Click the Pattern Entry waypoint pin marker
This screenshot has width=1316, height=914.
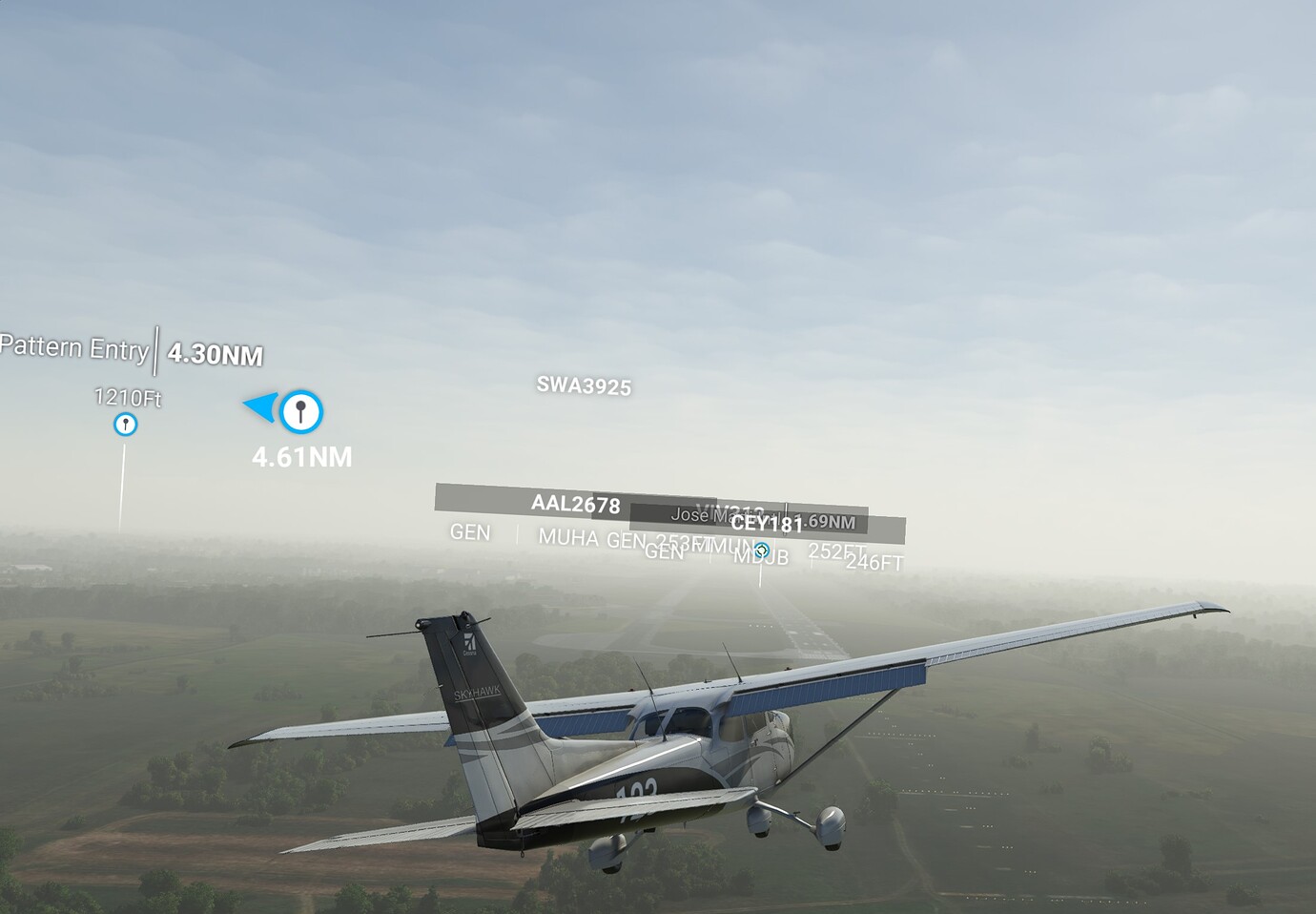click(x=125, y=424)
